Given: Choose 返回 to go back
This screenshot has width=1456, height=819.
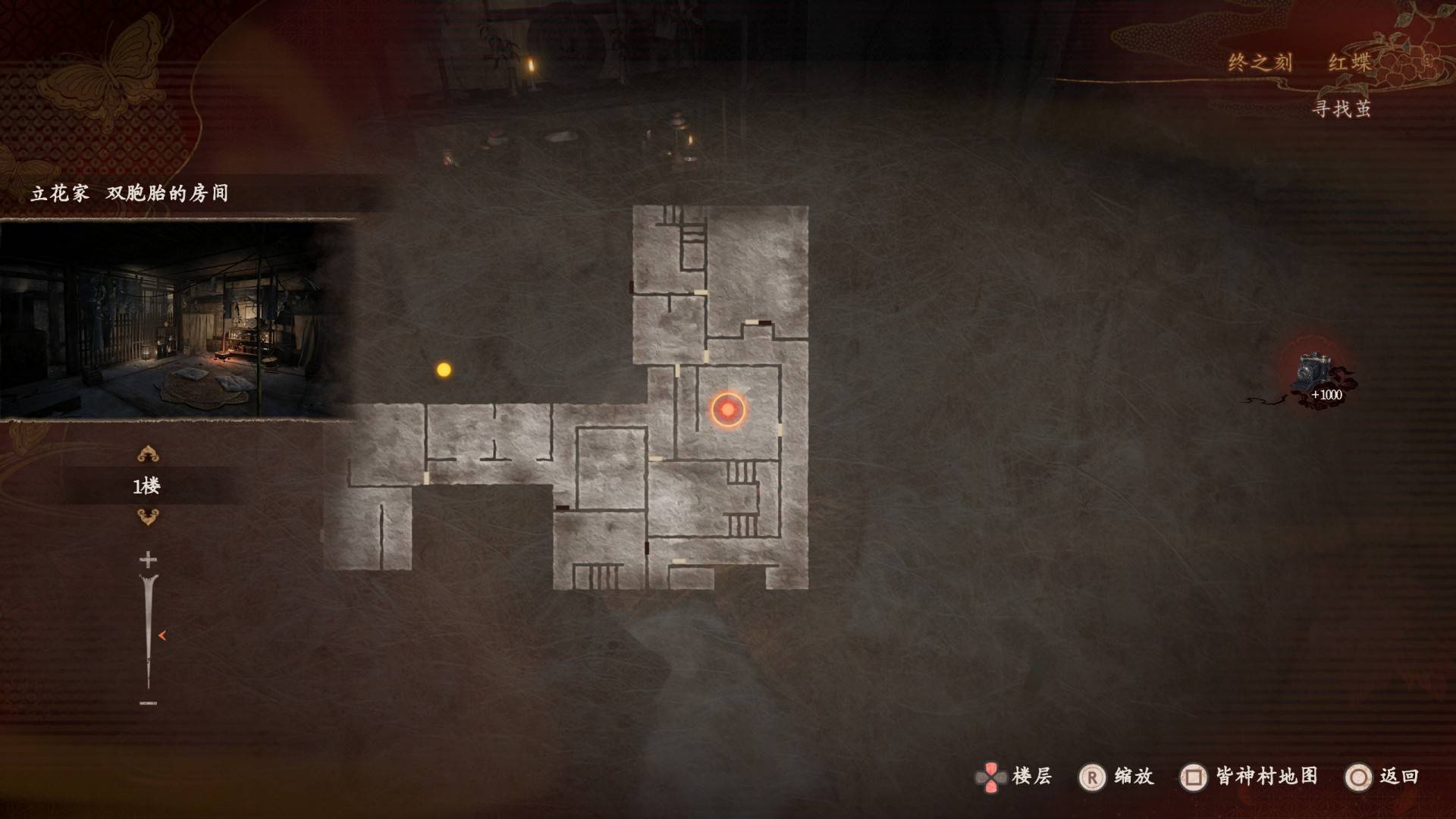Looking at the screenshot, I should [1382, 777].
